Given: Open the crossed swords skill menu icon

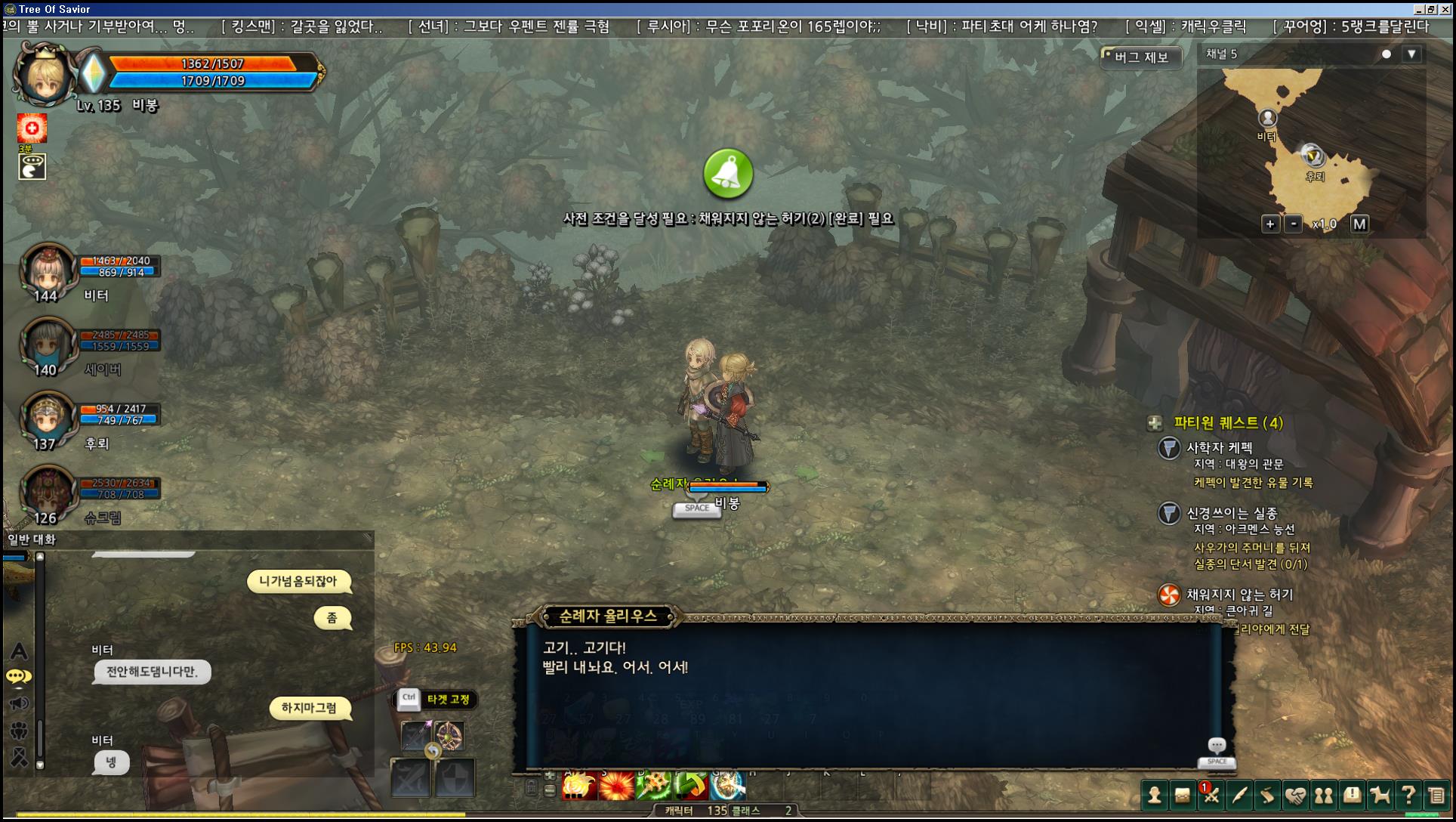Looking at the screenshot, I should [1211, 795].
